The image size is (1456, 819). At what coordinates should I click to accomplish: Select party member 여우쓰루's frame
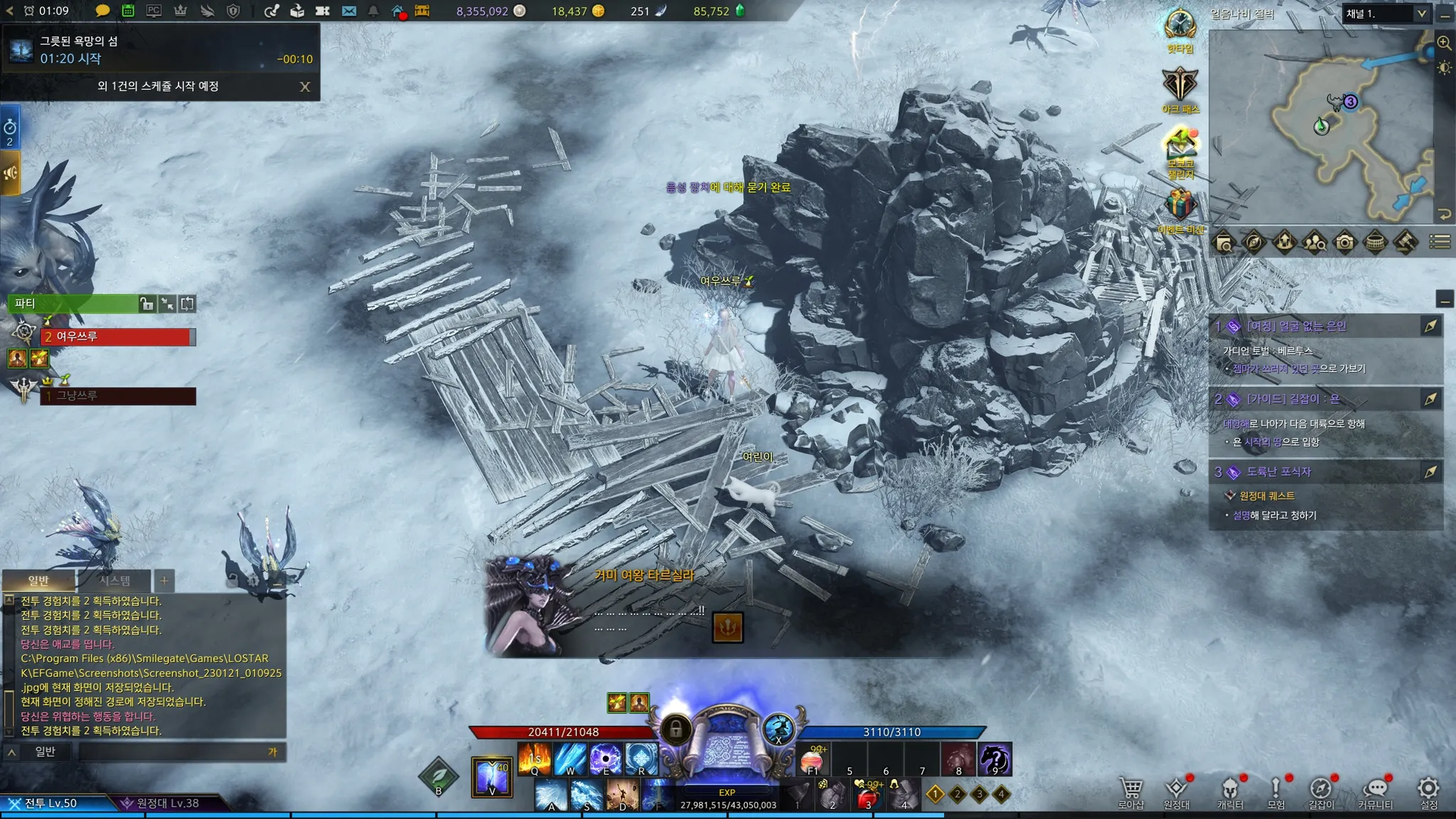[x=117, y=336]
